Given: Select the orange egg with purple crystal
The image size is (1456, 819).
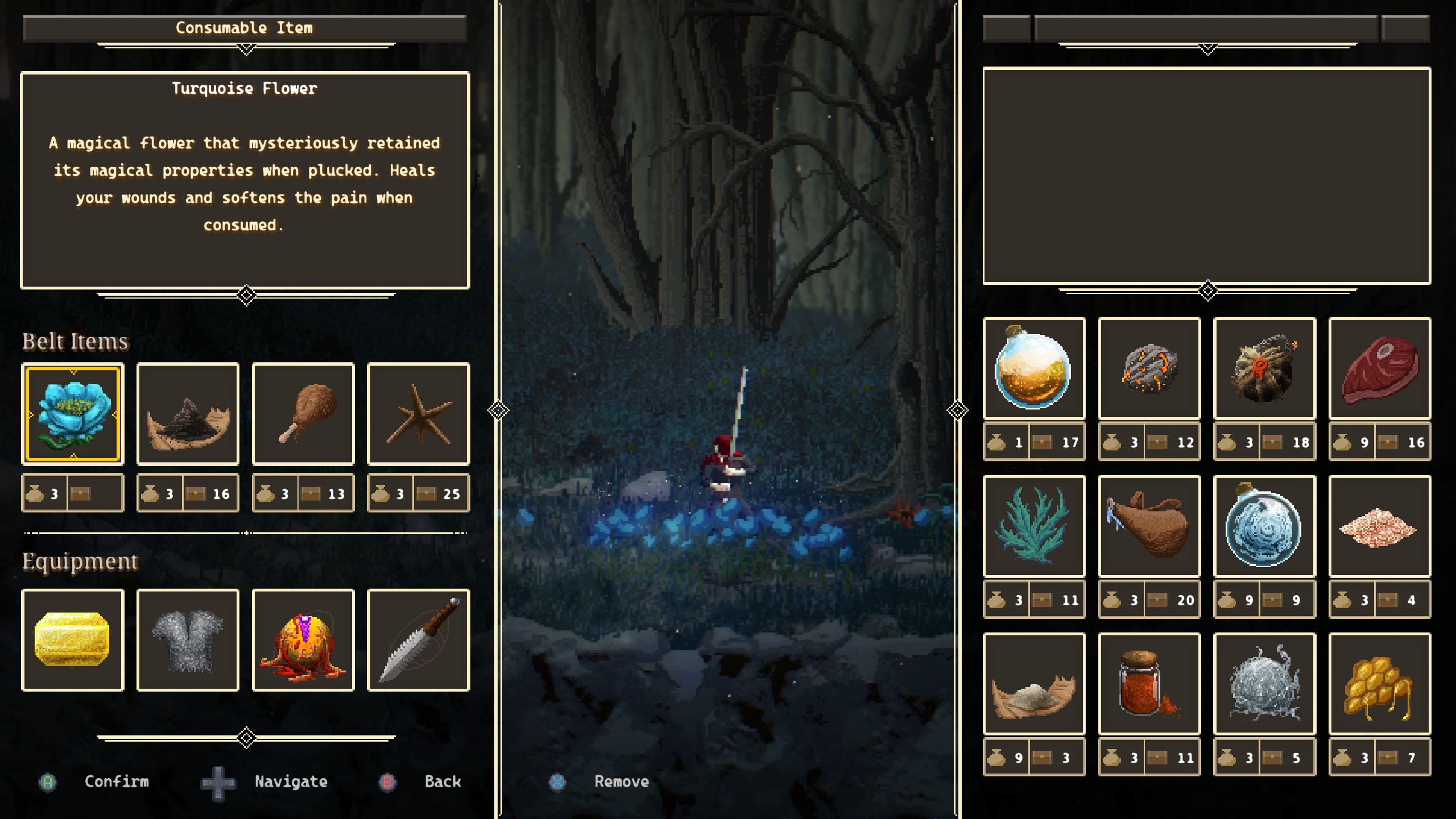Looking at the screenshot, I should [303, 640].
